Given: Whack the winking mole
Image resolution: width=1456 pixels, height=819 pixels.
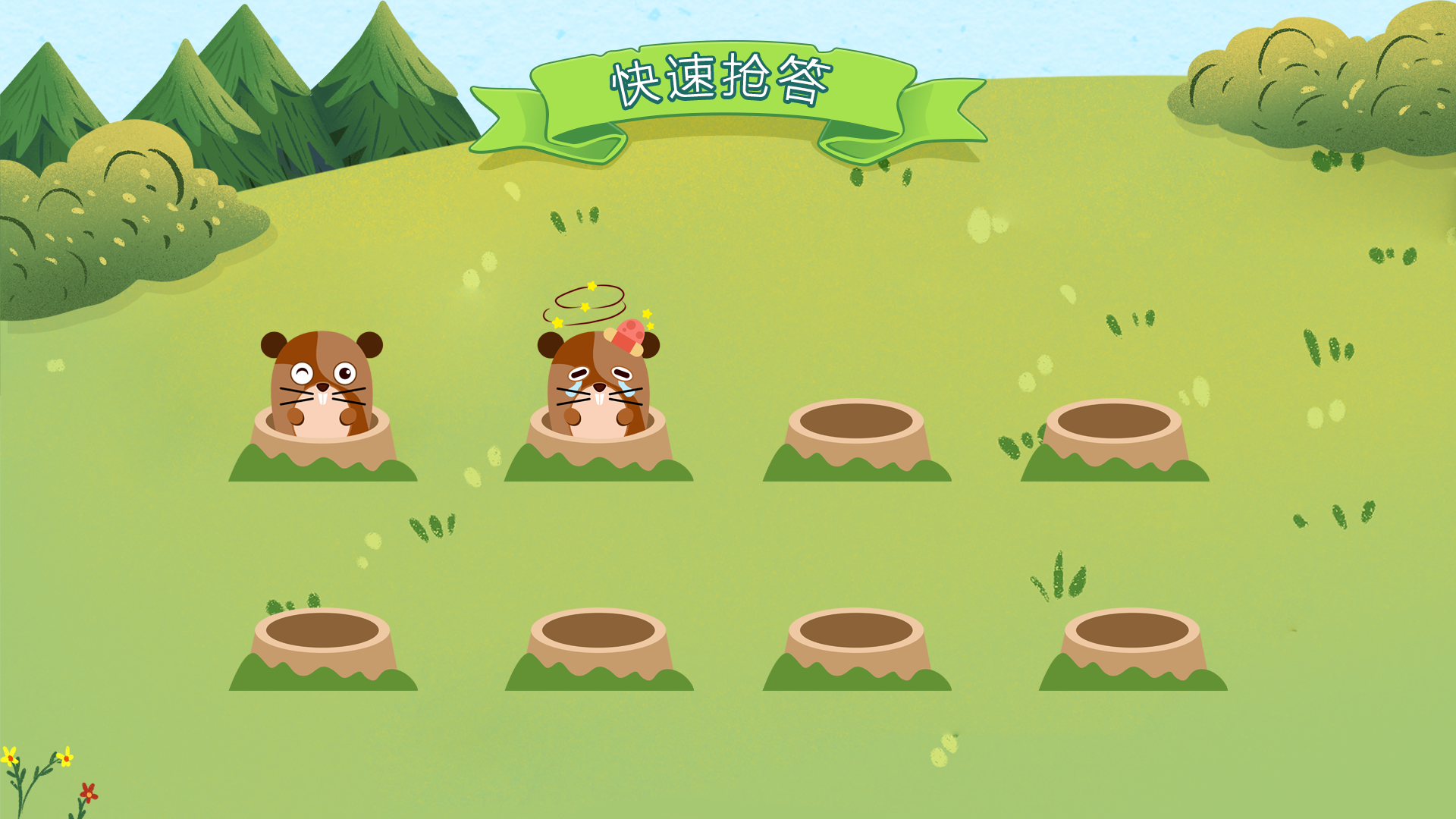Looking at the screenshot, I should click(x=322, y=384).
